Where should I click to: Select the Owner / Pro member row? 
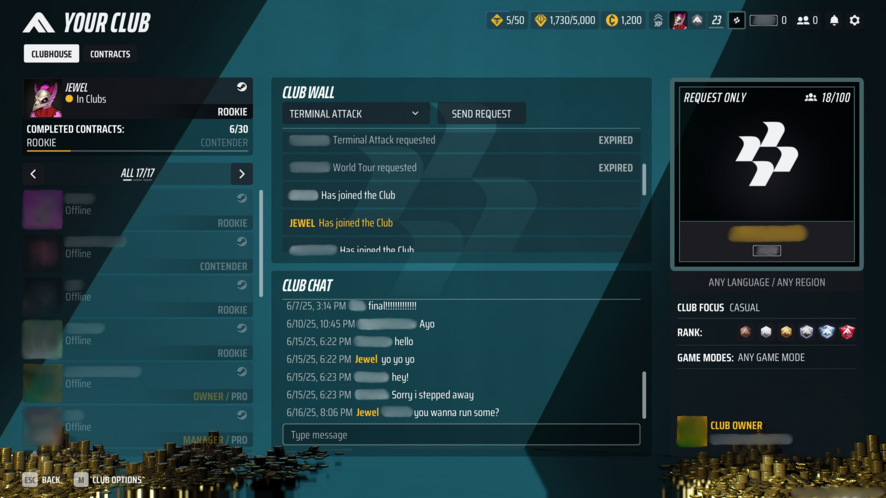[137, 383]
